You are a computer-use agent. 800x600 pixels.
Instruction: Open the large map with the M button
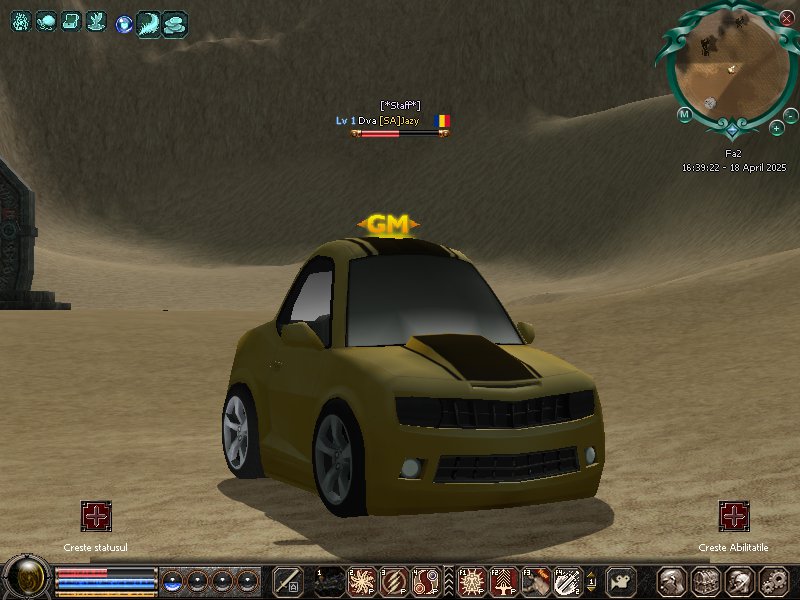coord(684,114)
